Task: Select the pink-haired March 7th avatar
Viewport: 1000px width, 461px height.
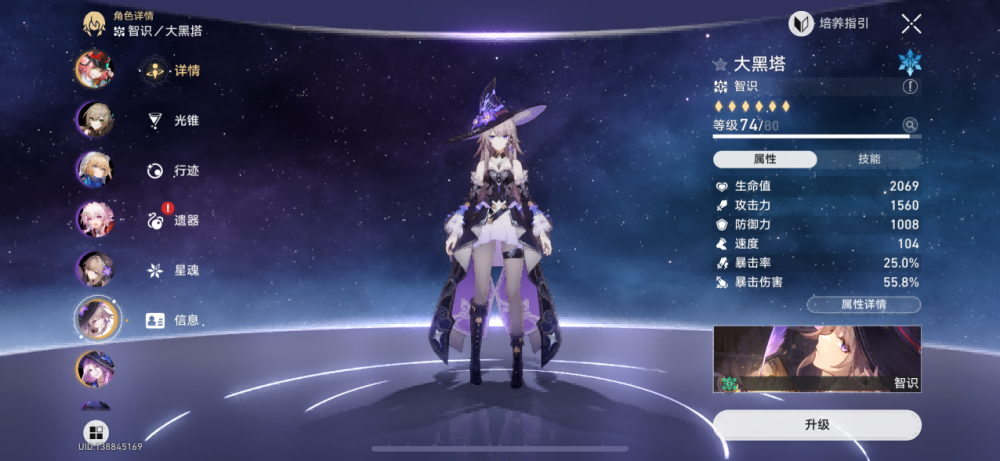Action: [x=95, y=219]
